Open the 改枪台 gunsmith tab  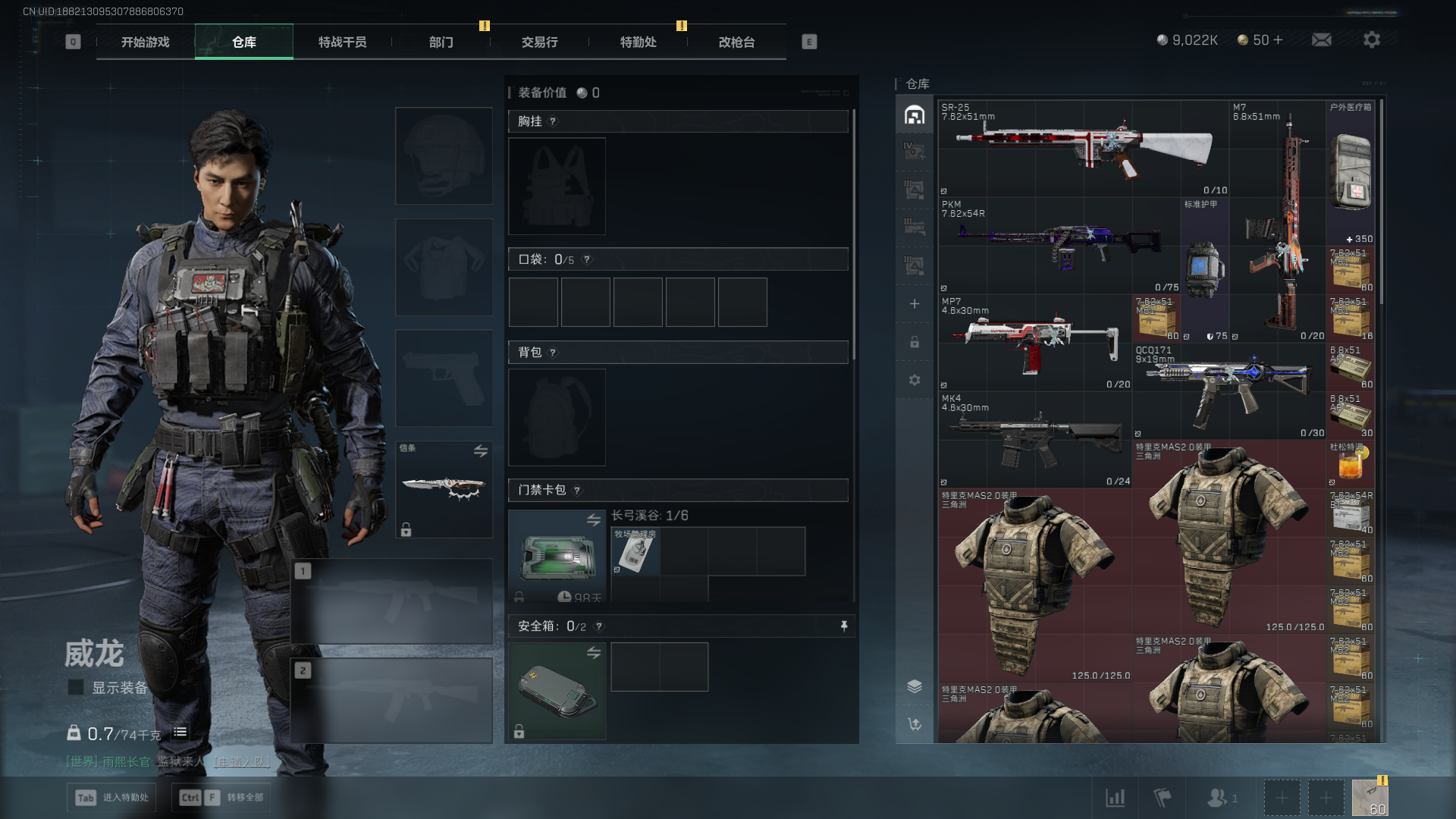pyautogui.click(x=736, y=42)
